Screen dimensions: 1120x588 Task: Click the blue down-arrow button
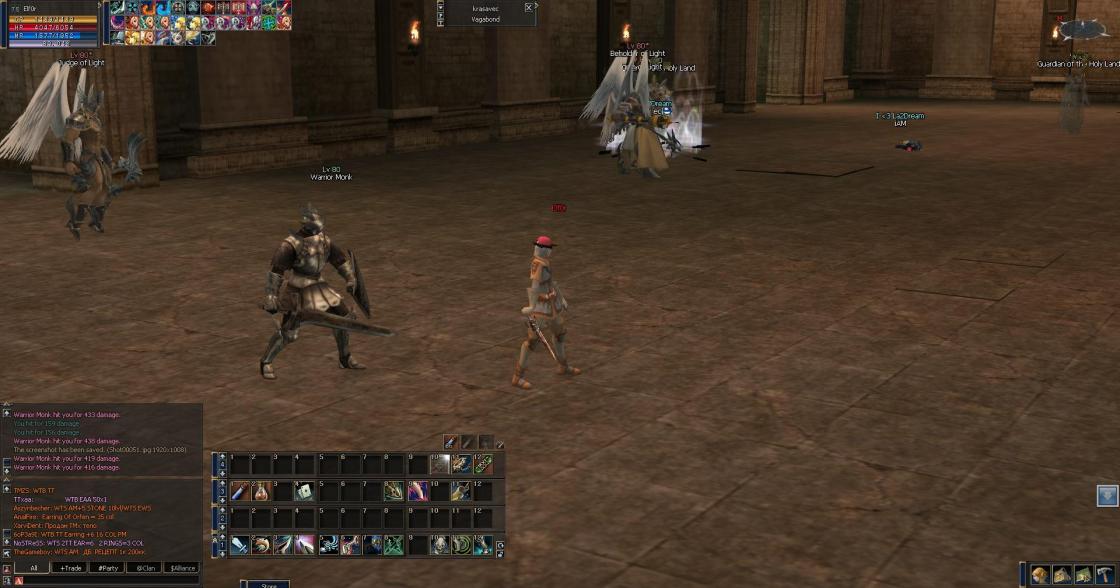click(1107, 495)
